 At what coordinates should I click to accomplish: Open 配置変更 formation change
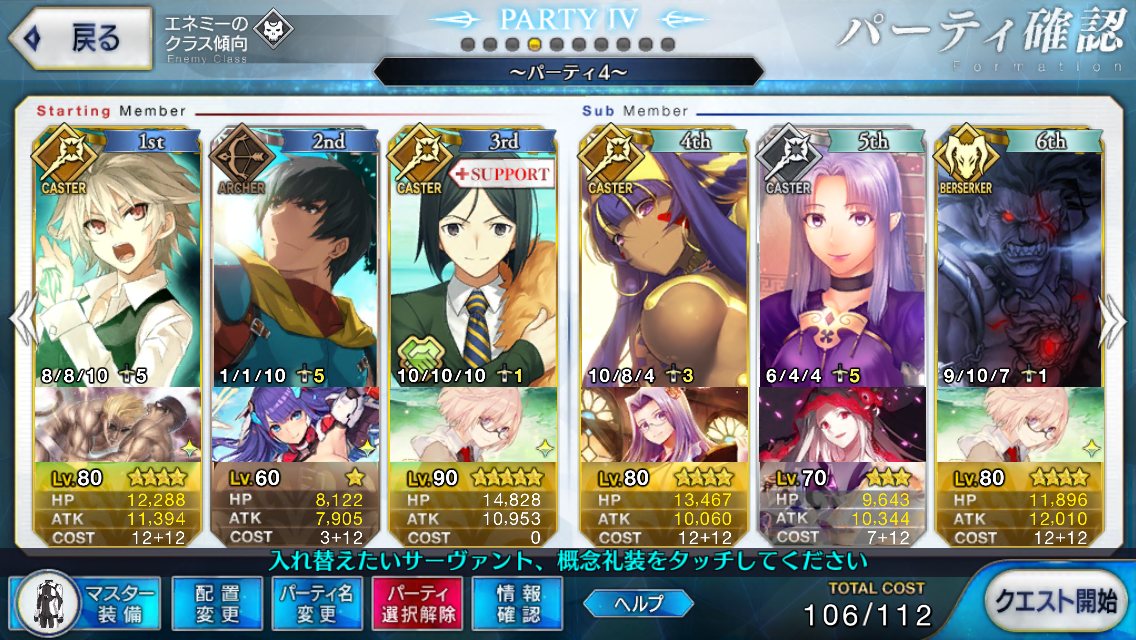point(216,603)
